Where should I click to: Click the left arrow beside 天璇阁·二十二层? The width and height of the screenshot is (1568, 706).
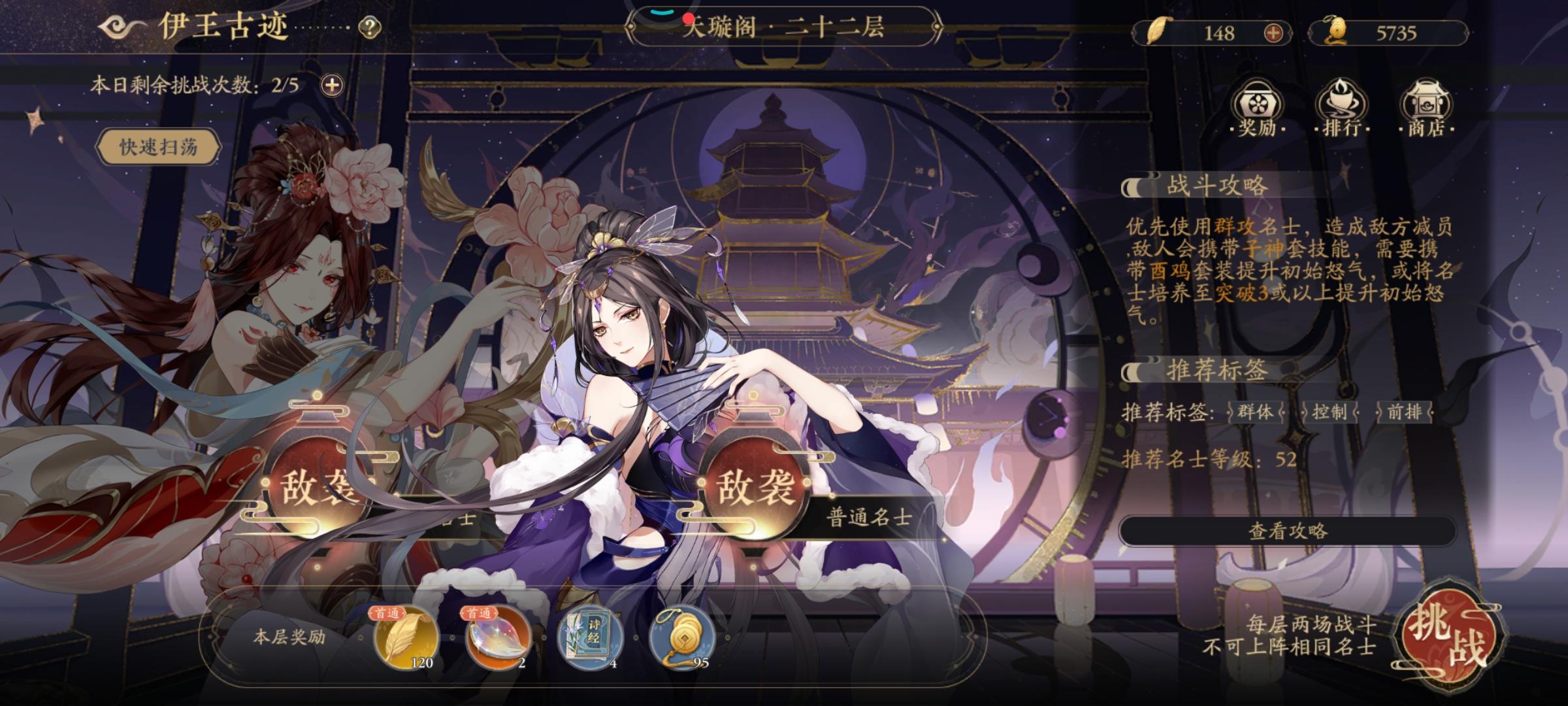629,27
